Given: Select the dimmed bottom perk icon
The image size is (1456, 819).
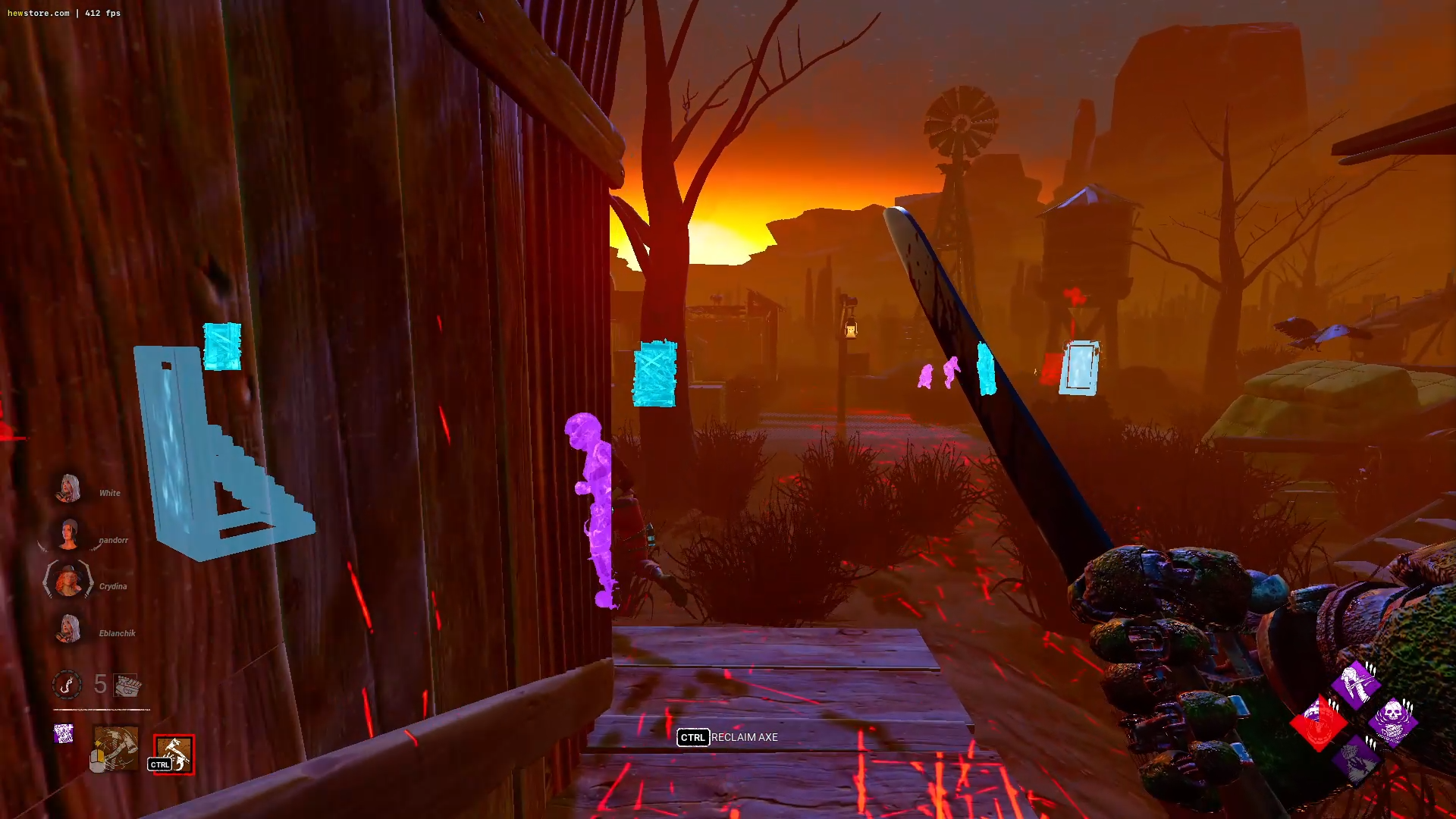Looking at the screenshot, I should pyautogui.click(x=1355, y=759).
